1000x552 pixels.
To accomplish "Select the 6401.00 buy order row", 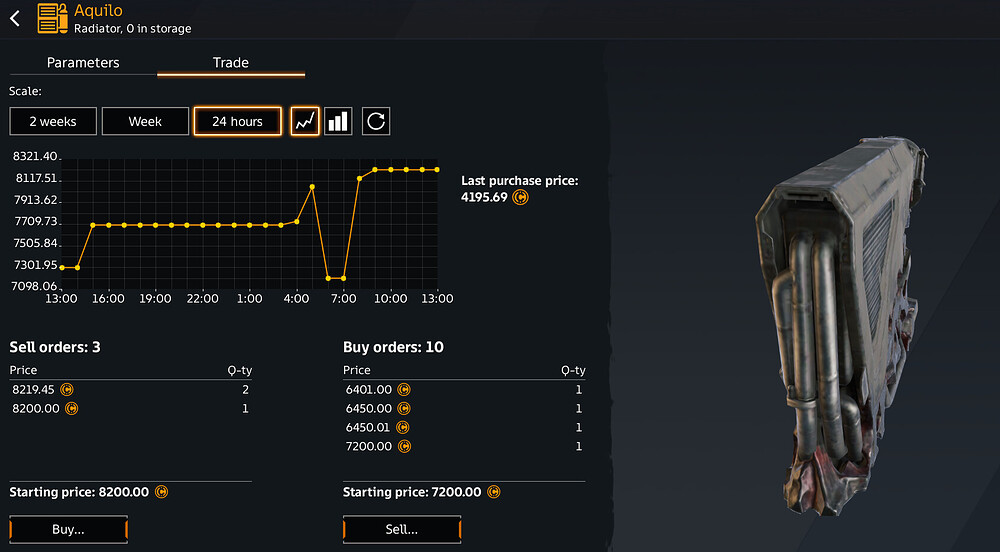I will coord(464,389).
